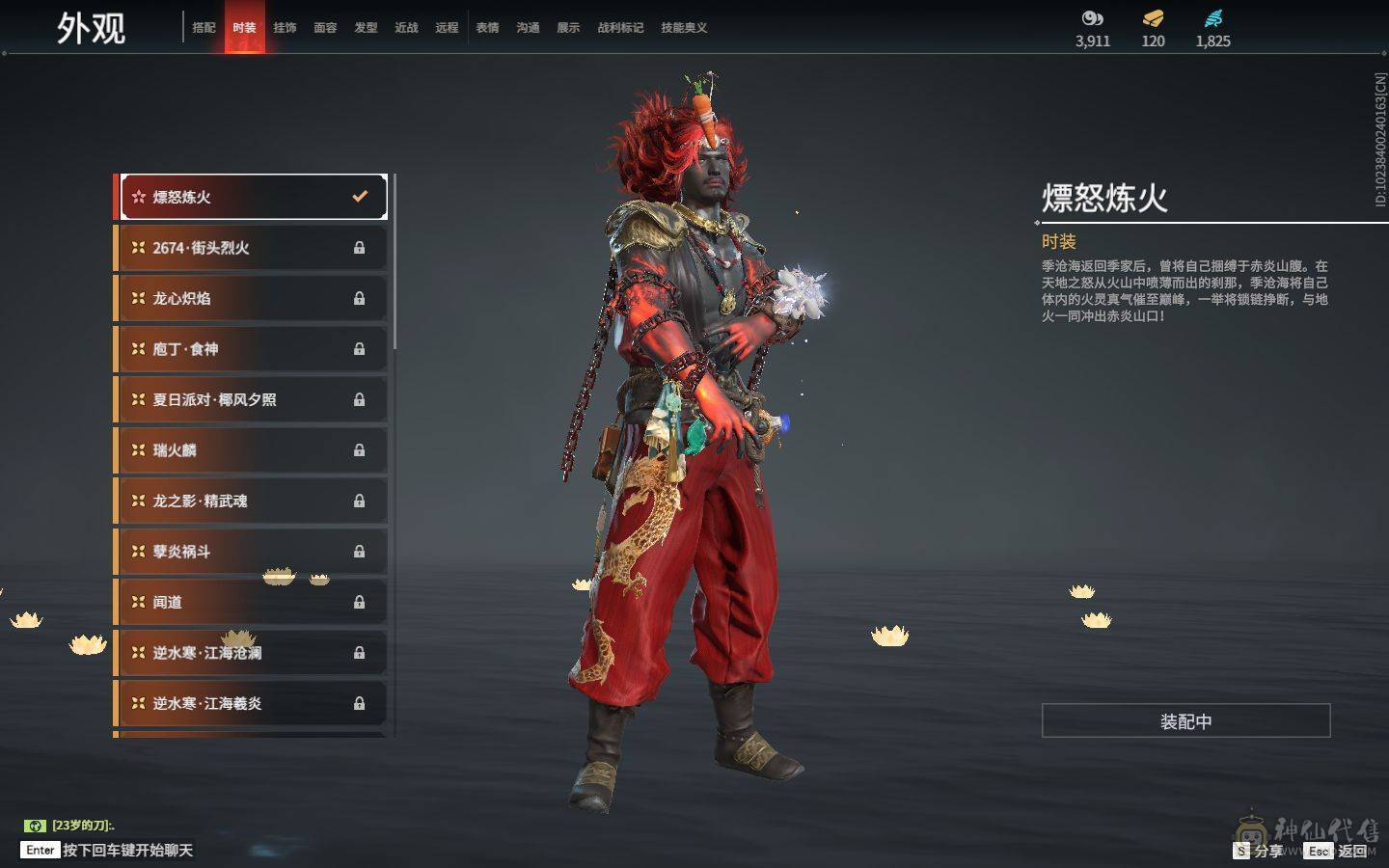Screen dimensions: 1389x868
Task: Select the 龙心炽焰 outfit
Action: [253, 298]
